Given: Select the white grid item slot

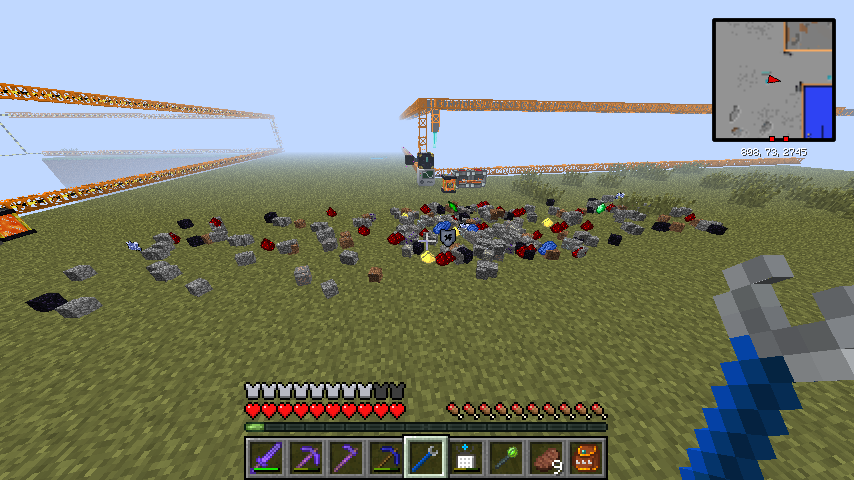Looking at the screenshot, I should tap(466, 458).
